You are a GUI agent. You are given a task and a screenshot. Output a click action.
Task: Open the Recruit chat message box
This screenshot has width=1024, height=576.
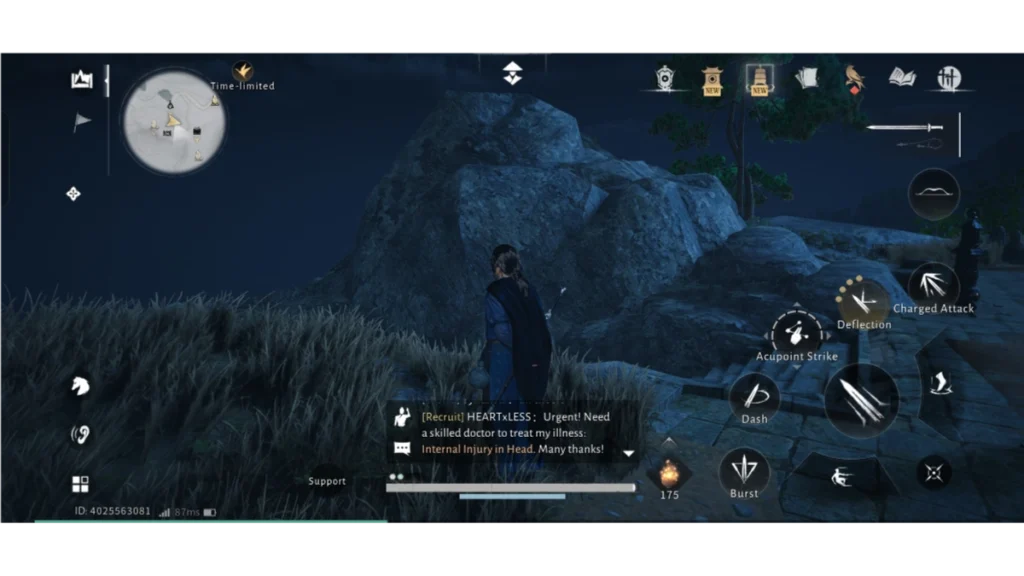510,433
